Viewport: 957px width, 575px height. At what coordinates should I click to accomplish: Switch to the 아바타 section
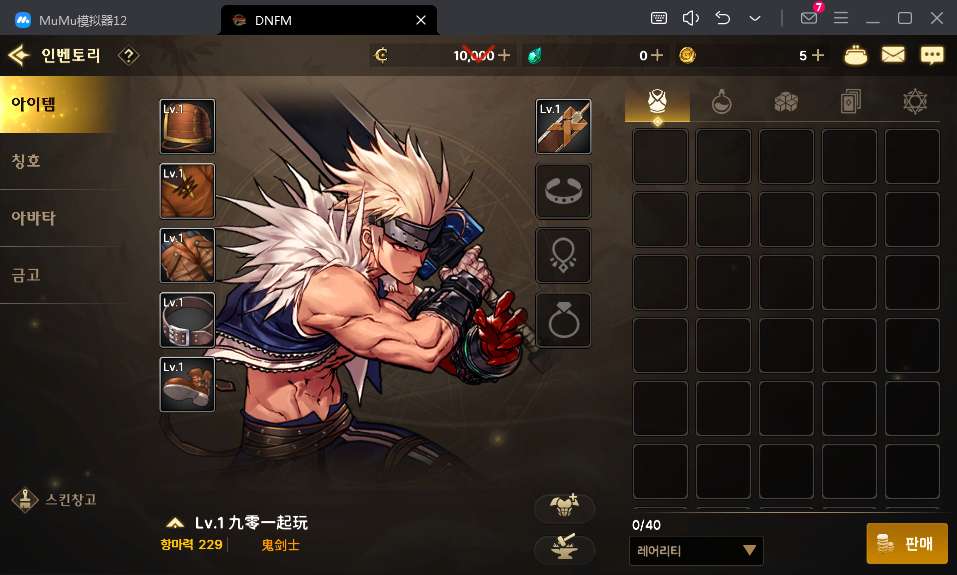(x=60, y=217)
